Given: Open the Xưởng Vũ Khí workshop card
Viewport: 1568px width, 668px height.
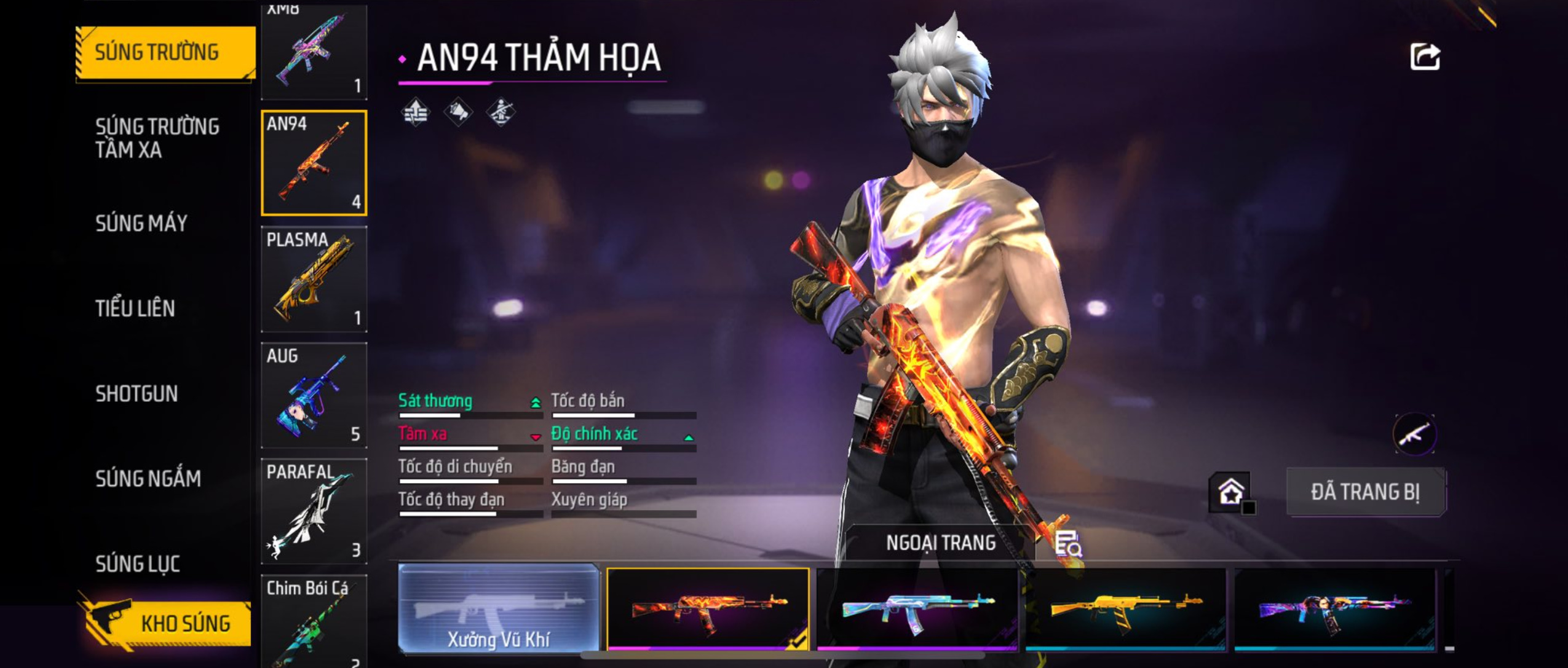Looking at the screenshot, I should click(x=498, y=608).
